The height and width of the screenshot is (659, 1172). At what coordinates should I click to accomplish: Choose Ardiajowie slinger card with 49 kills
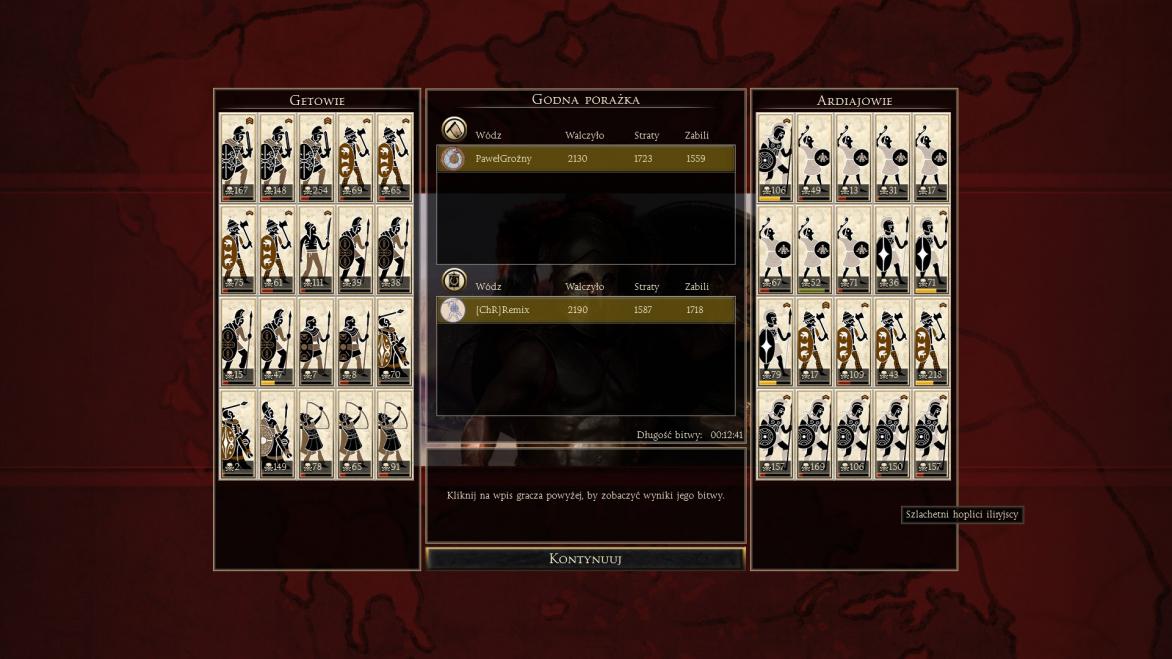[814, 157]
